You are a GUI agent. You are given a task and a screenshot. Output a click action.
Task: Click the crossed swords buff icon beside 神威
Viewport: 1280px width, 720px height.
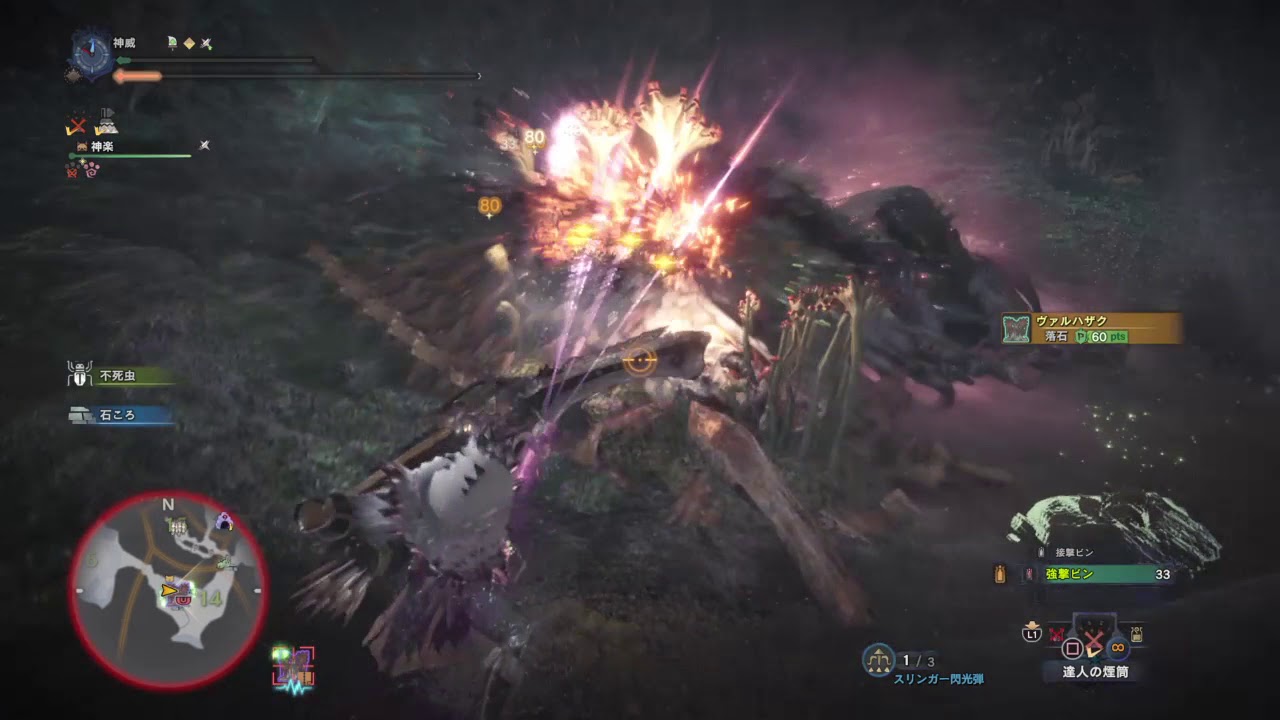206,44
